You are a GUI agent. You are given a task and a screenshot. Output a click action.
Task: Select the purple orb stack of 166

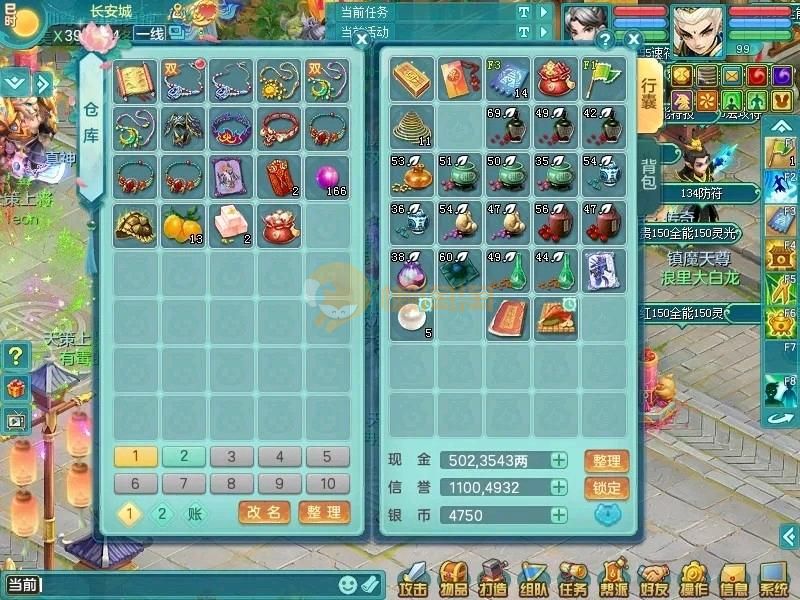pyautogui.click(x=328, y=176)
